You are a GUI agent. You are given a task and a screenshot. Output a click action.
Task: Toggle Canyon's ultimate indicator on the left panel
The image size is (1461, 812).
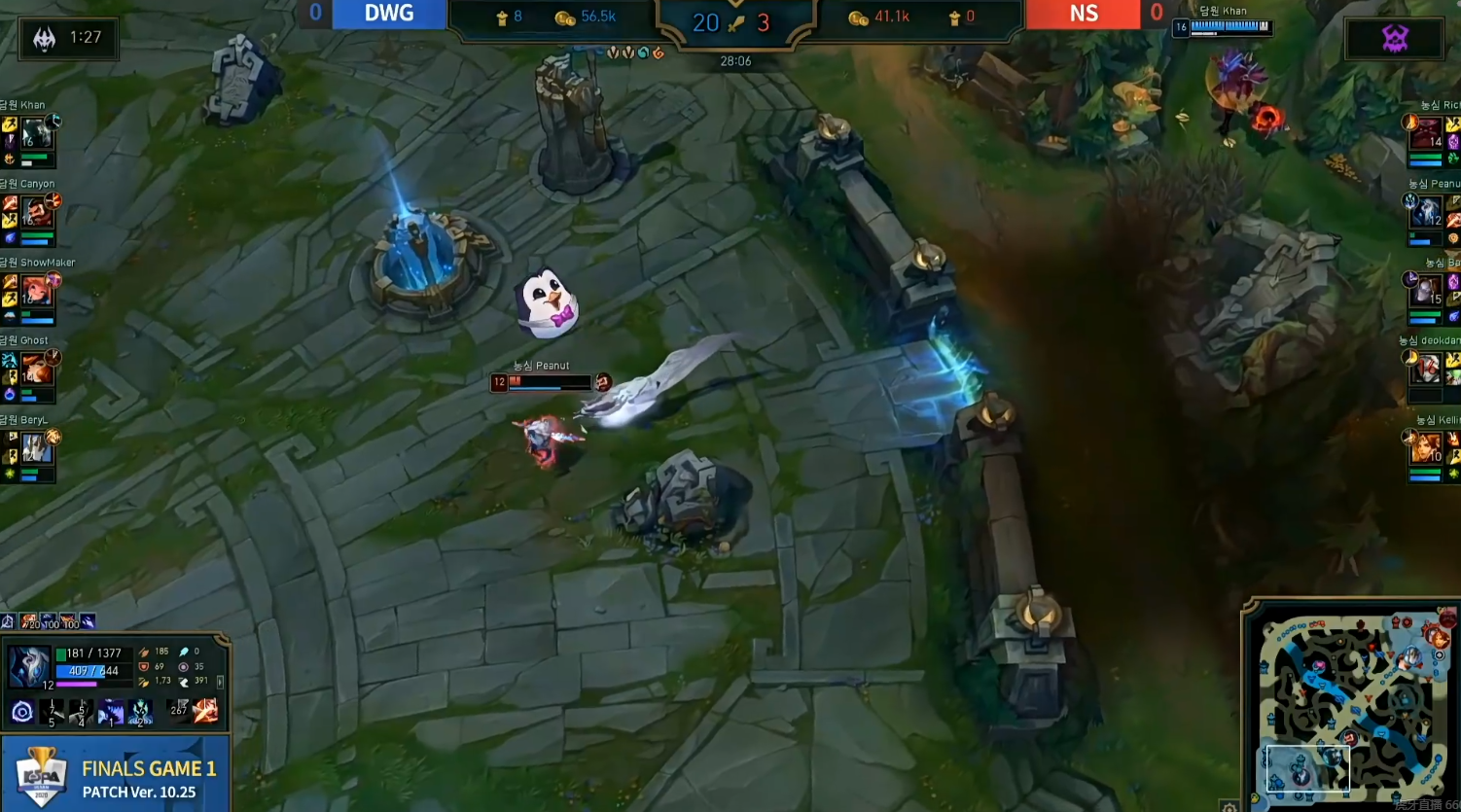pyautogui.click(x=53, y=202)
